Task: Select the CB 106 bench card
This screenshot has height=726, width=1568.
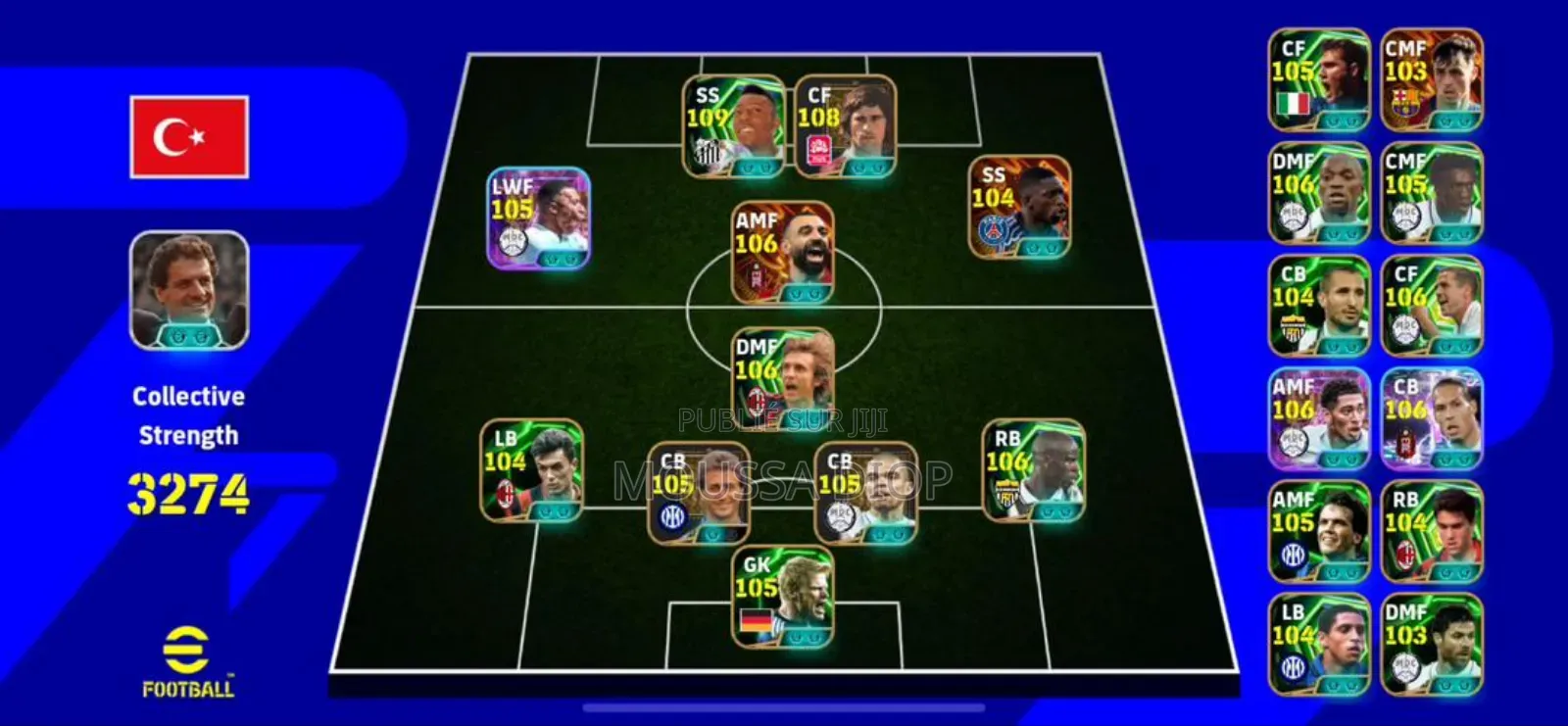Action: [x=1432, y=418]
